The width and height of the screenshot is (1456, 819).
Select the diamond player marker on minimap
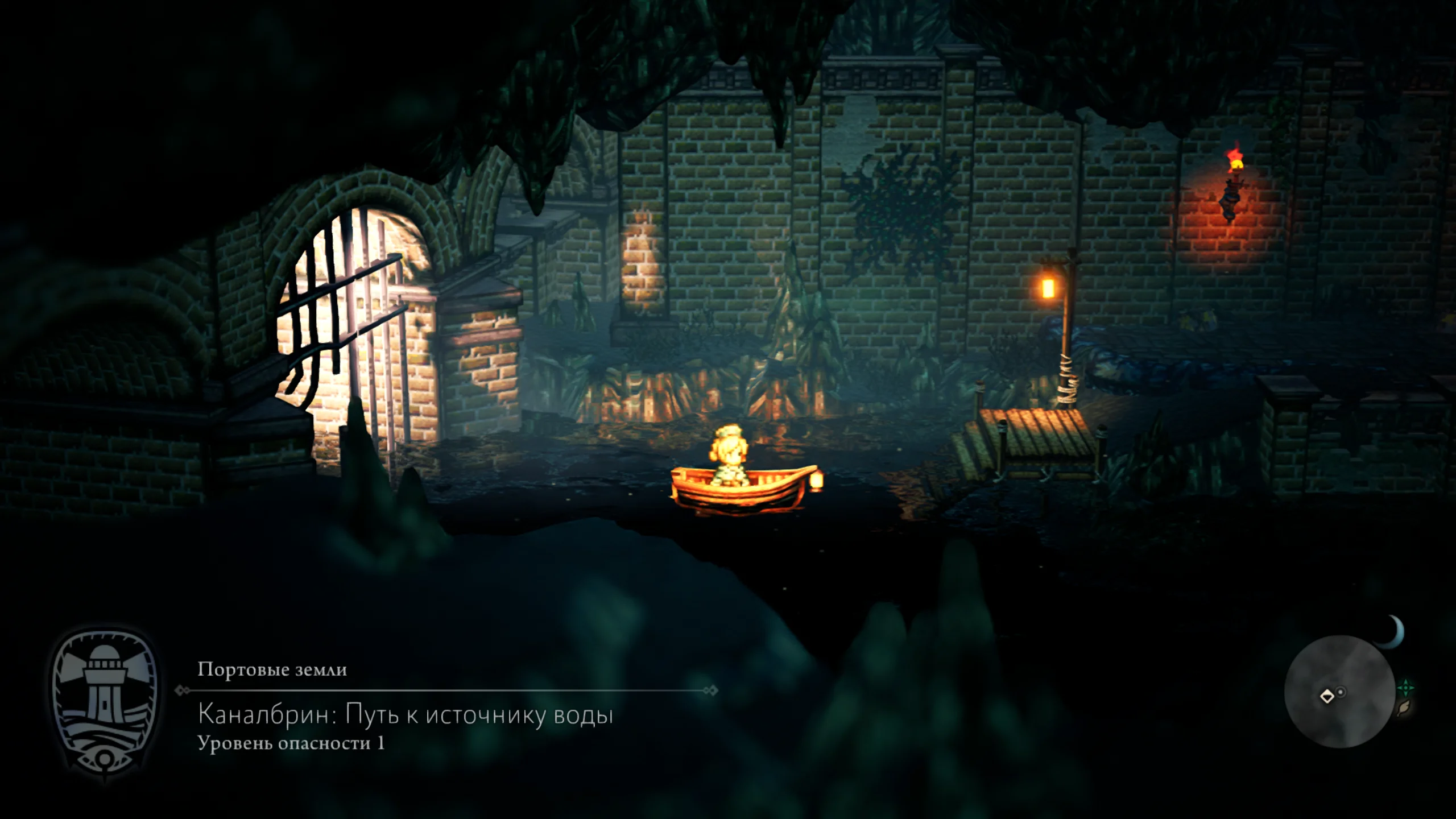click(x=1327, y=696)
